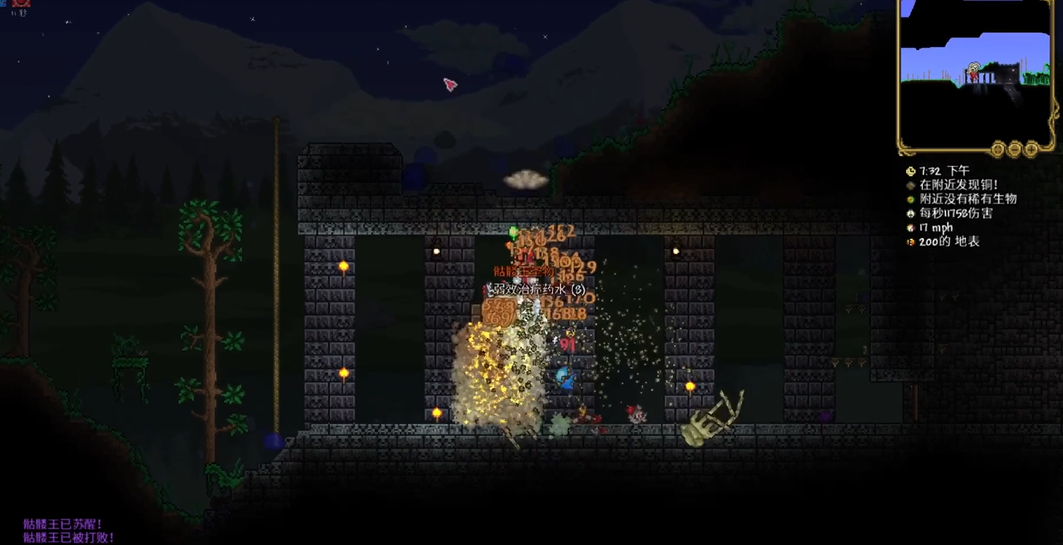Click the minimap's leftmost round button
This screenshot has height=545, width=1063.
(x=998, y=149)
